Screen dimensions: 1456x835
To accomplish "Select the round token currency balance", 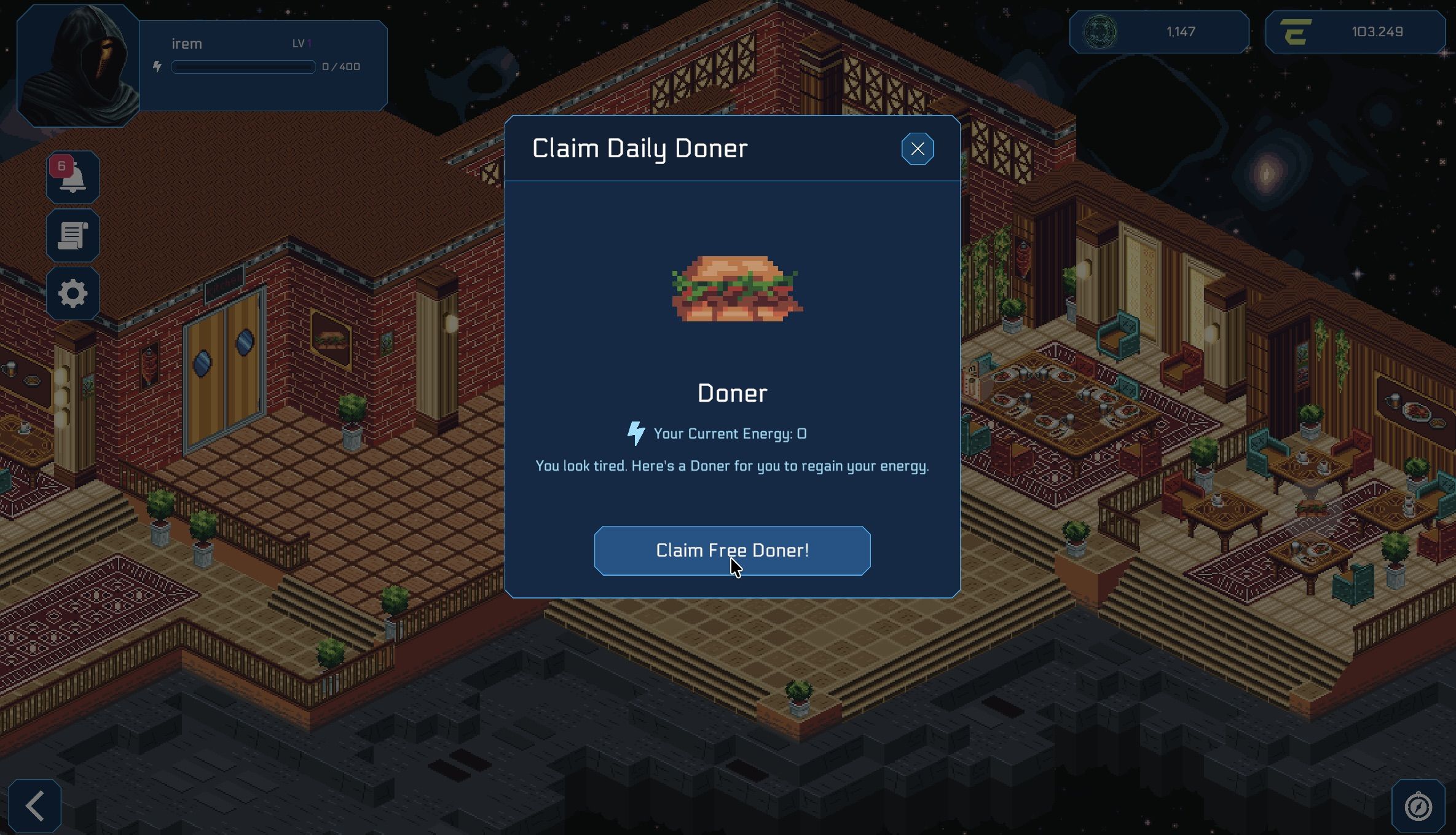I will pyautogui.click(x=1159, y=32).
